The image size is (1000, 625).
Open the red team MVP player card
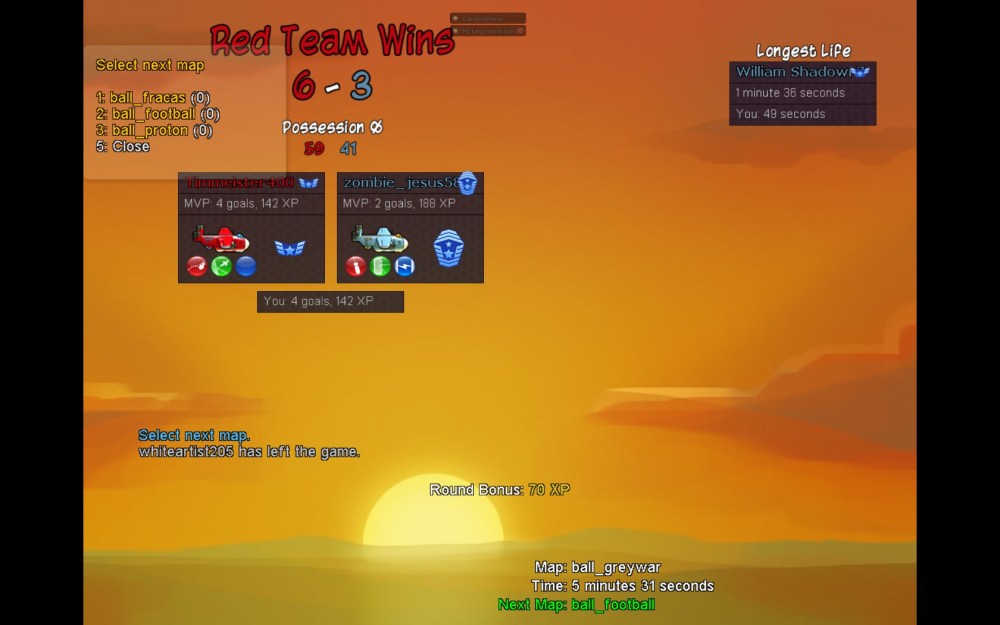click(251, 228)
